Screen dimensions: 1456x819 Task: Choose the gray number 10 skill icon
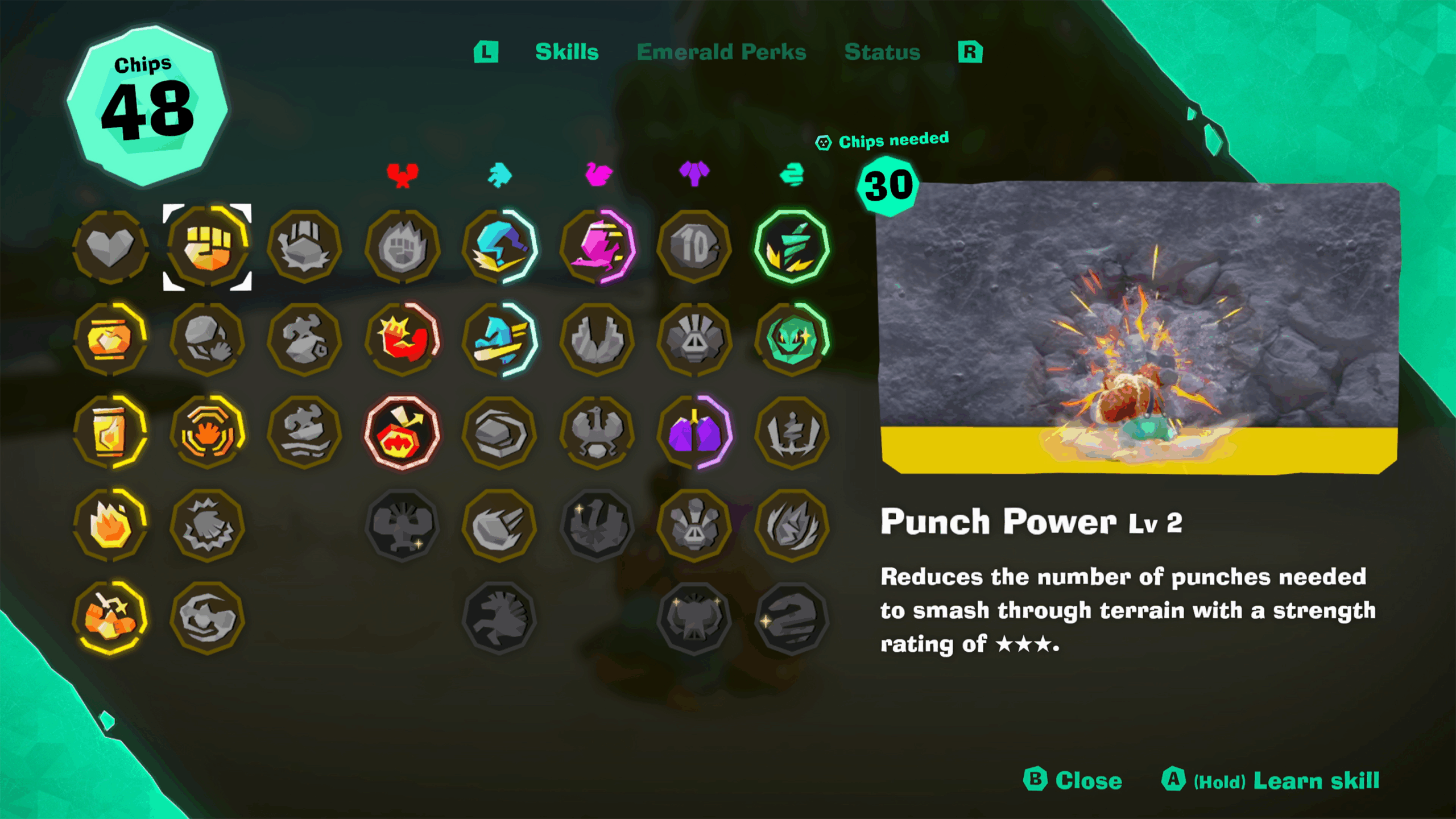694,247
